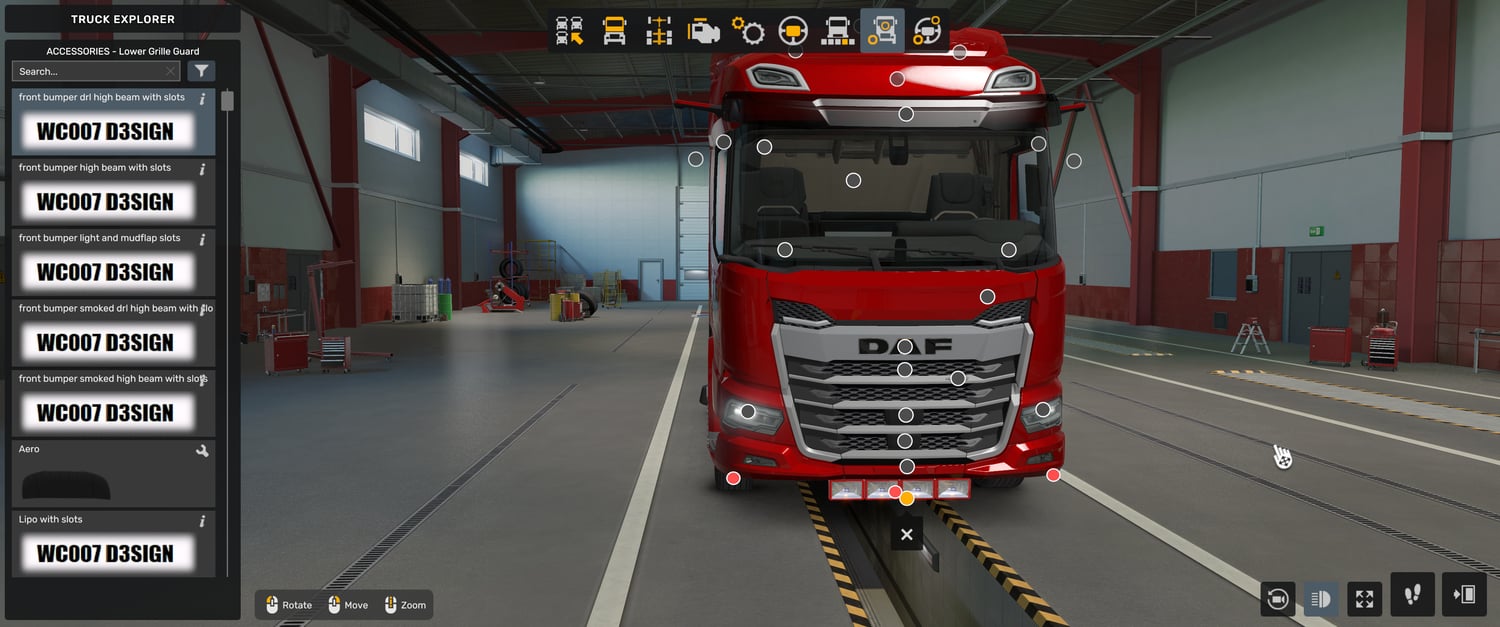Toggle the truck headlights button
This screenshot has width=1500, height=627.
(x=1320, y=599)
